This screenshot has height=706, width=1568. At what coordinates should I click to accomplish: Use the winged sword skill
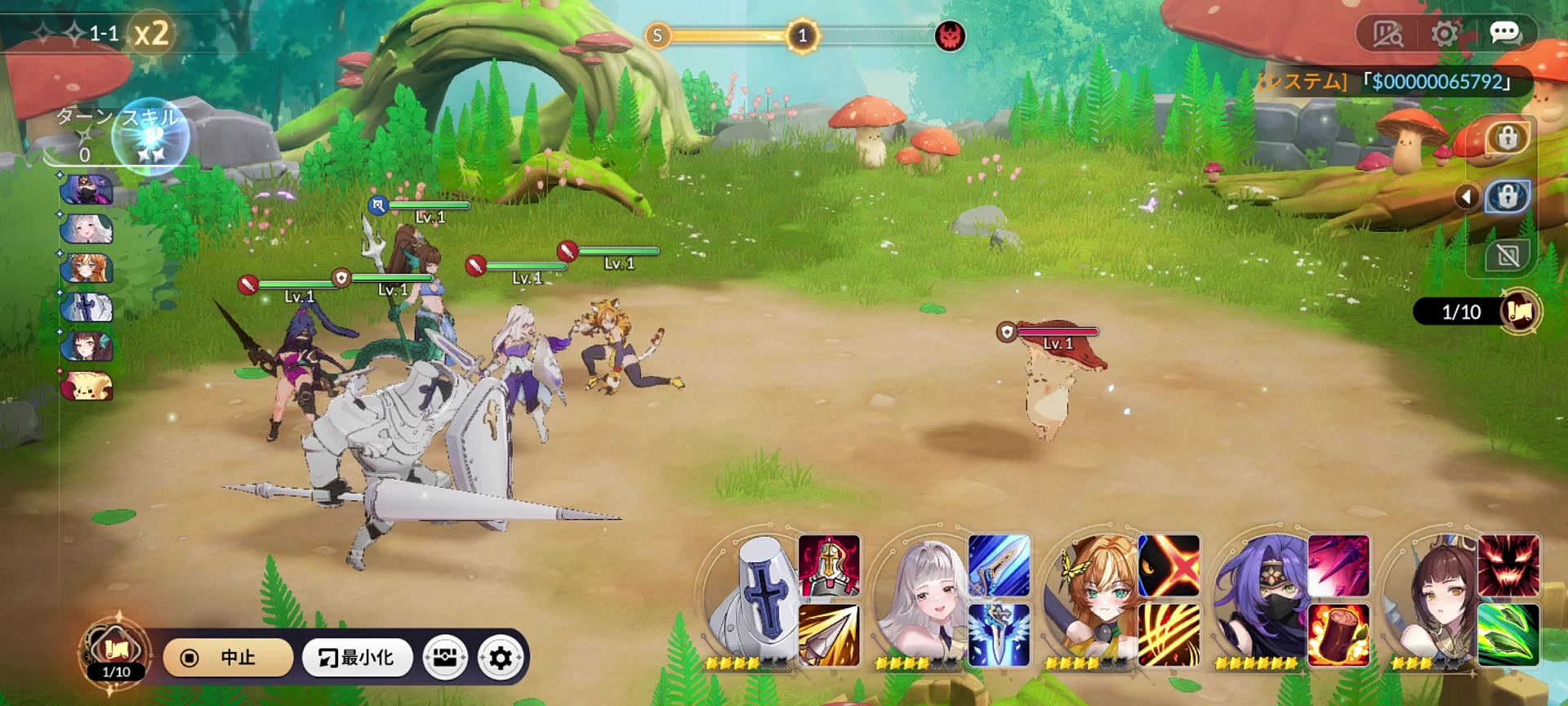pyautogui.click(x=999, y=635)
